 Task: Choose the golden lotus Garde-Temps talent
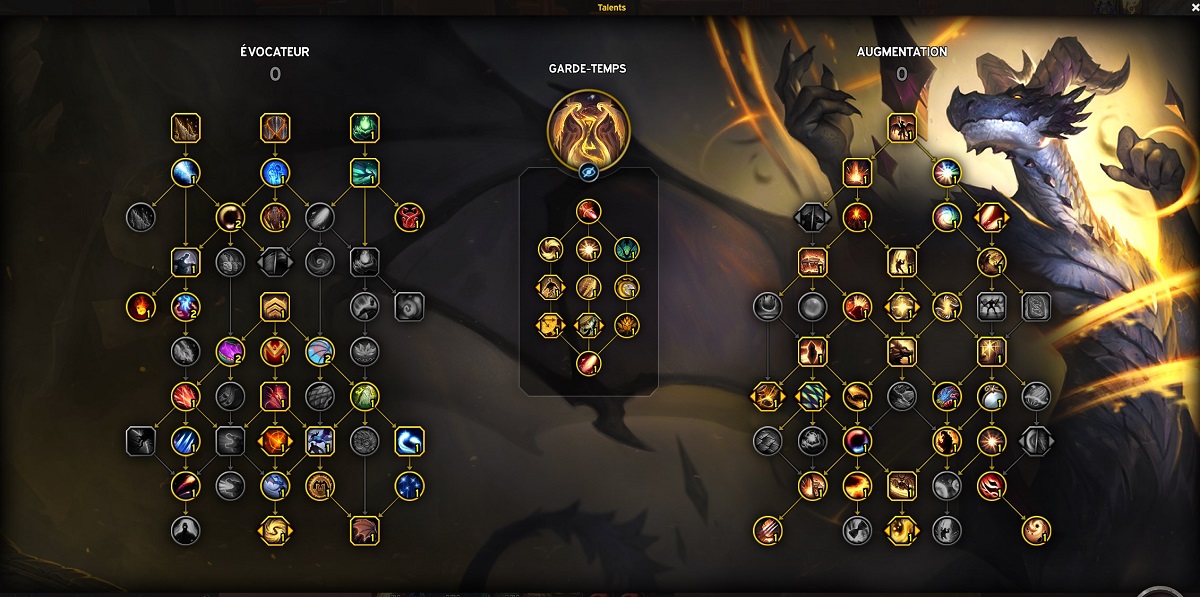point(626,325)
